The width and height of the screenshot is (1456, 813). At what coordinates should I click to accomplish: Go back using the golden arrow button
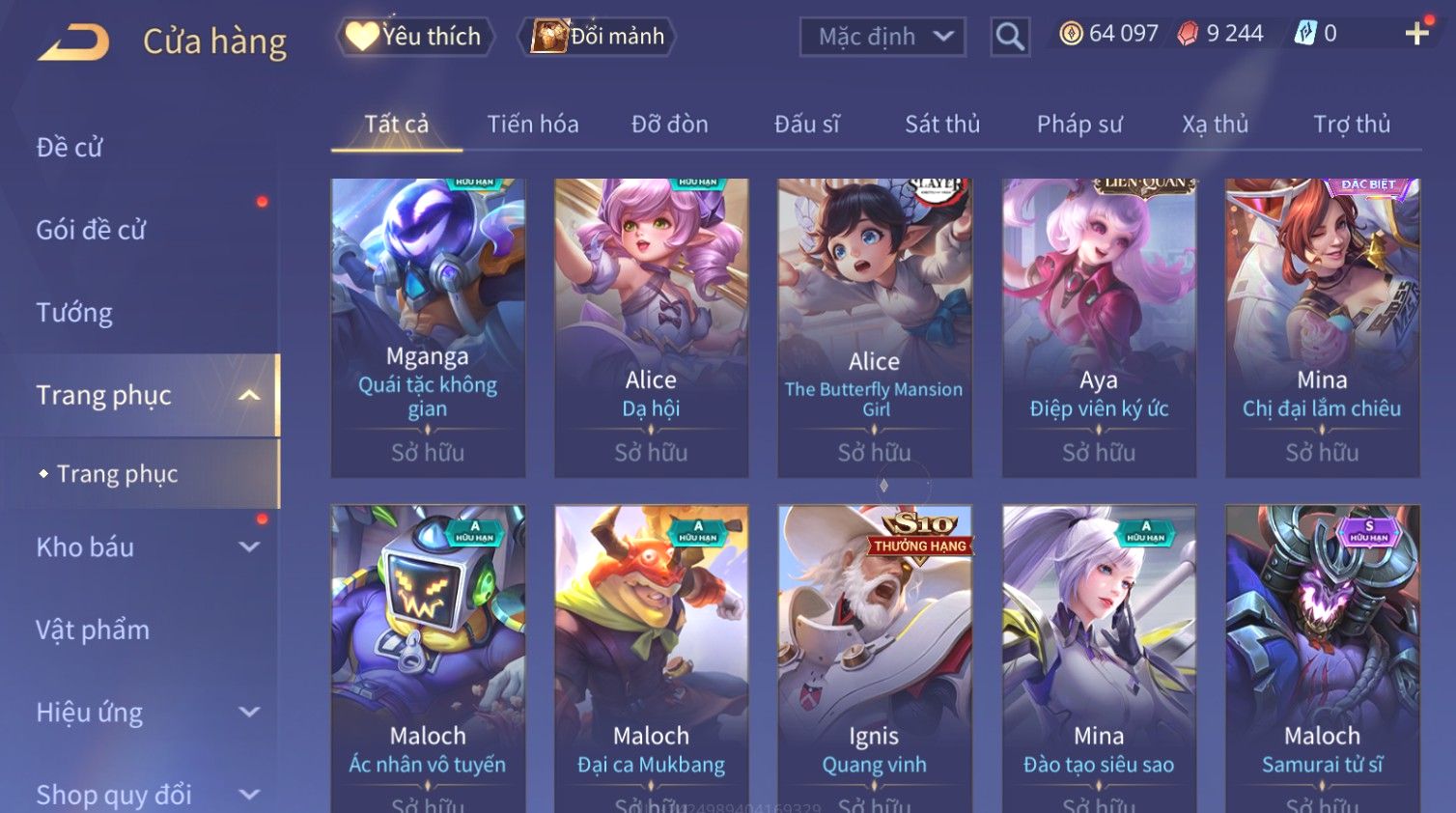coord(74,42)
